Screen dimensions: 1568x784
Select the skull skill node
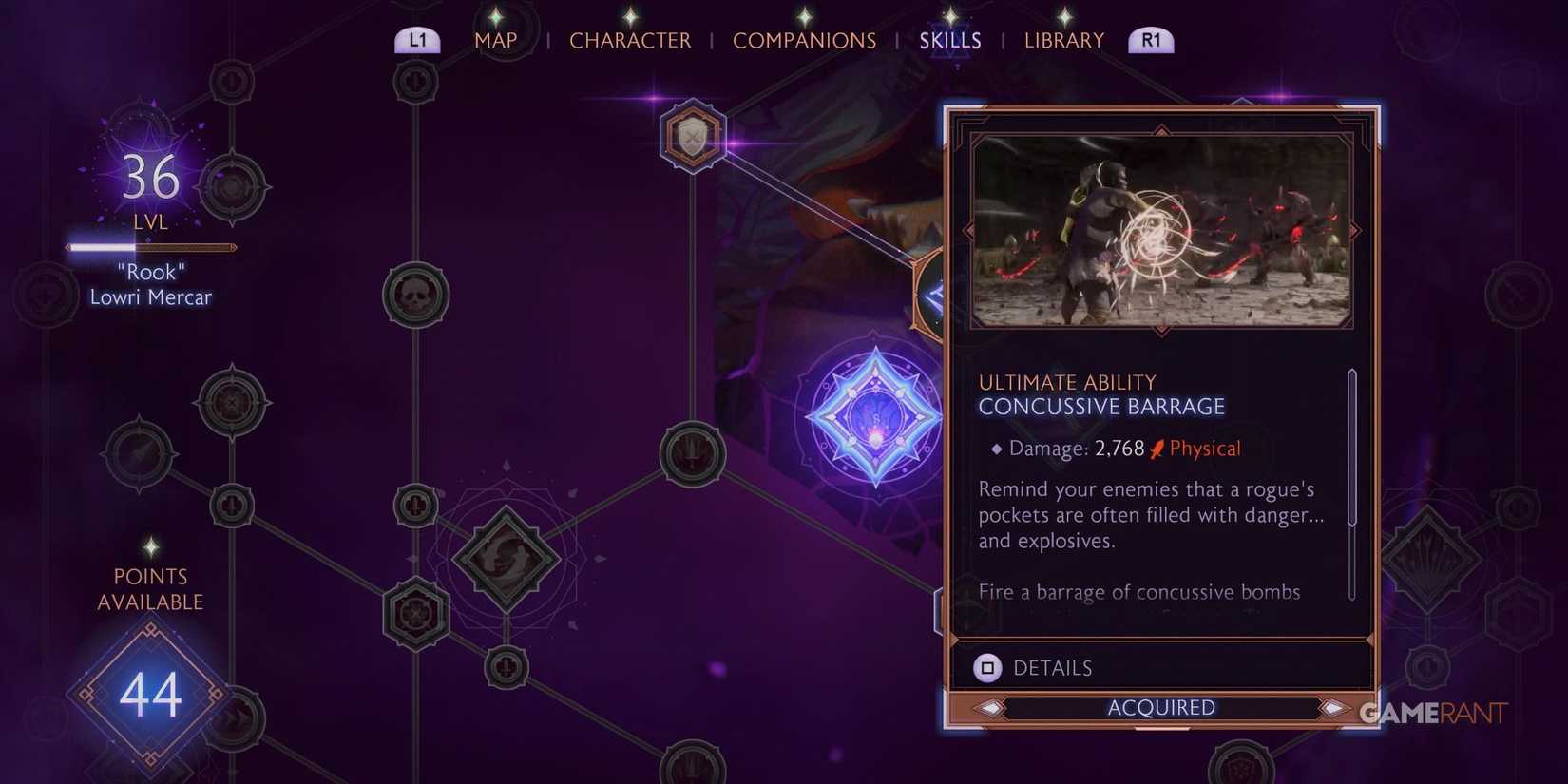[x=415, y=294]
